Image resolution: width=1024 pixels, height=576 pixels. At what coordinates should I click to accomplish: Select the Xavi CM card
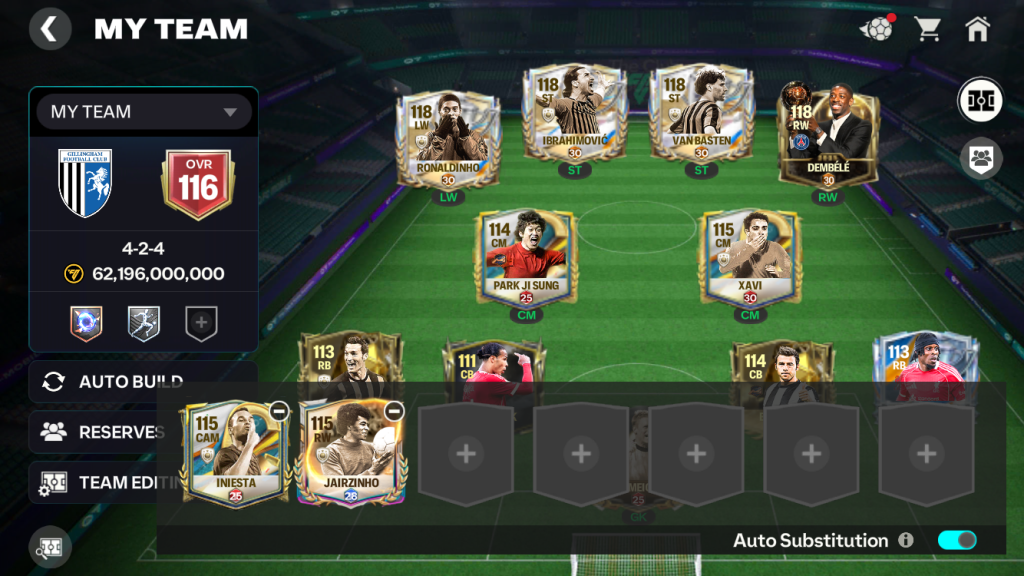(x=750, y=258)
